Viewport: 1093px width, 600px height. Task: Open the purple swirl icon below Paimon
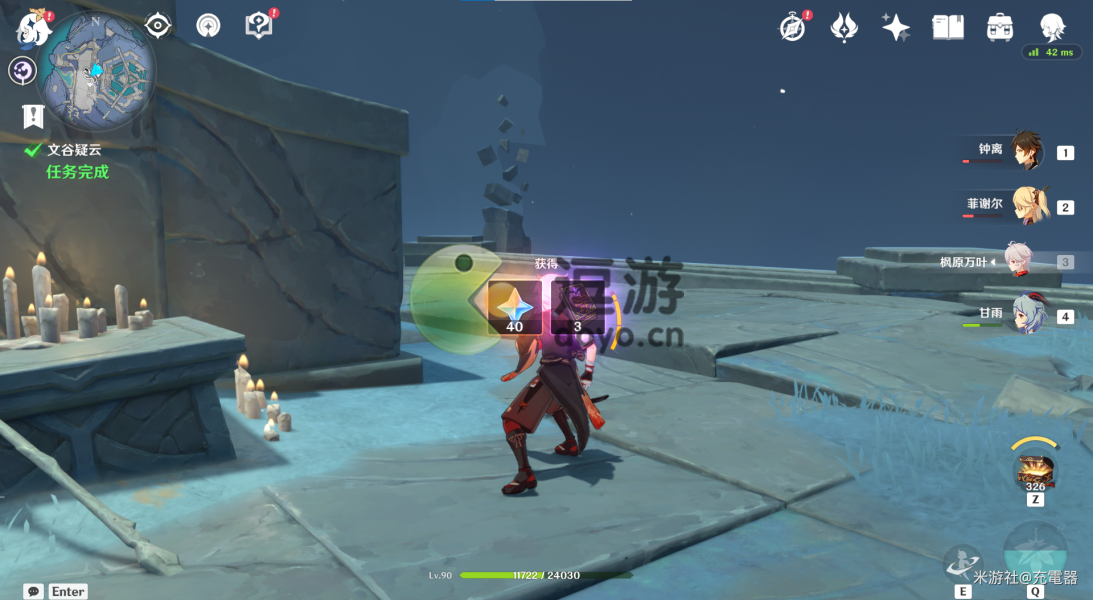click(x=22, y=71)
